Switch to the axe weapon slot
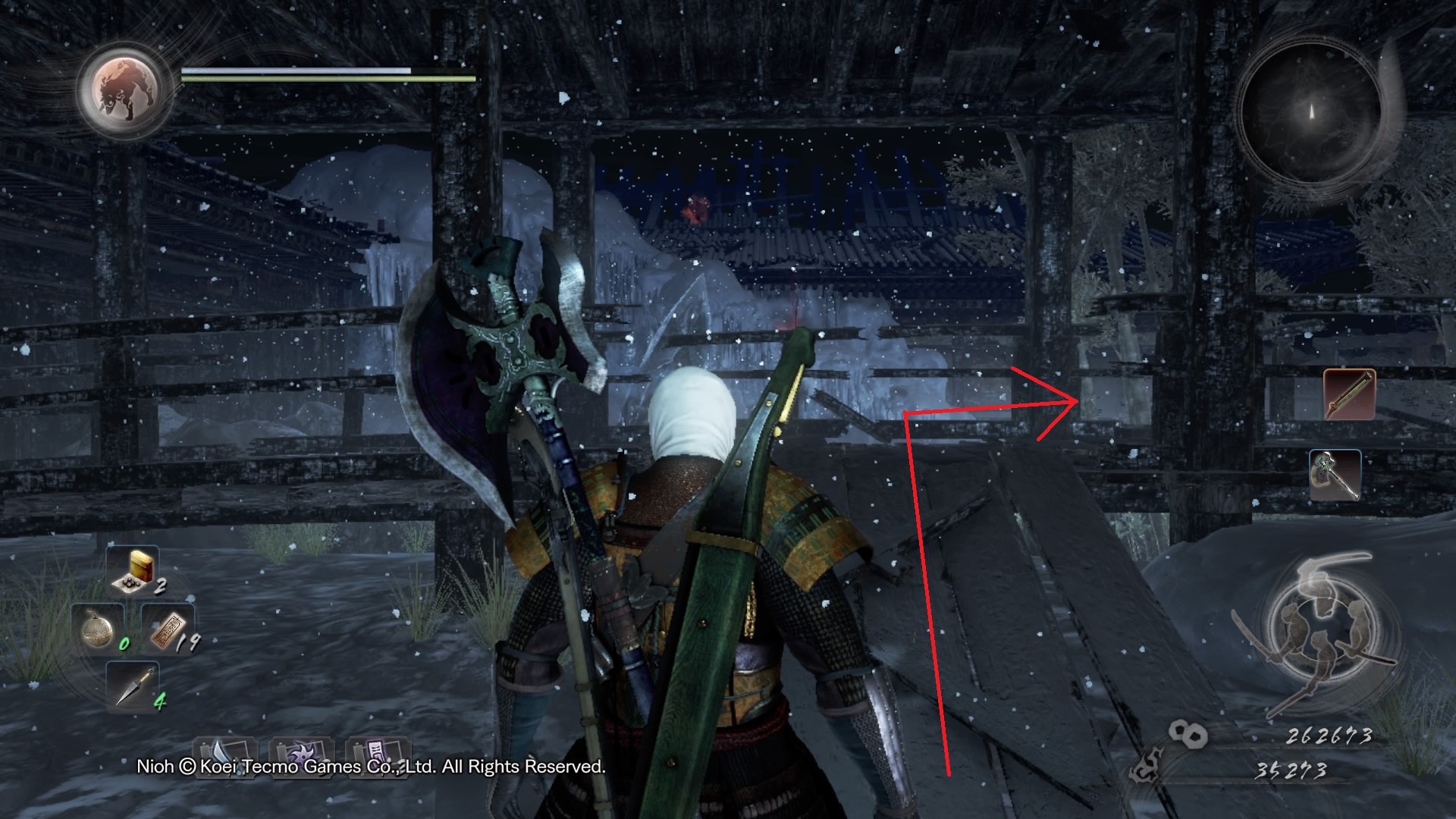The image size is (1456, 819). [x=1335, y=475]
